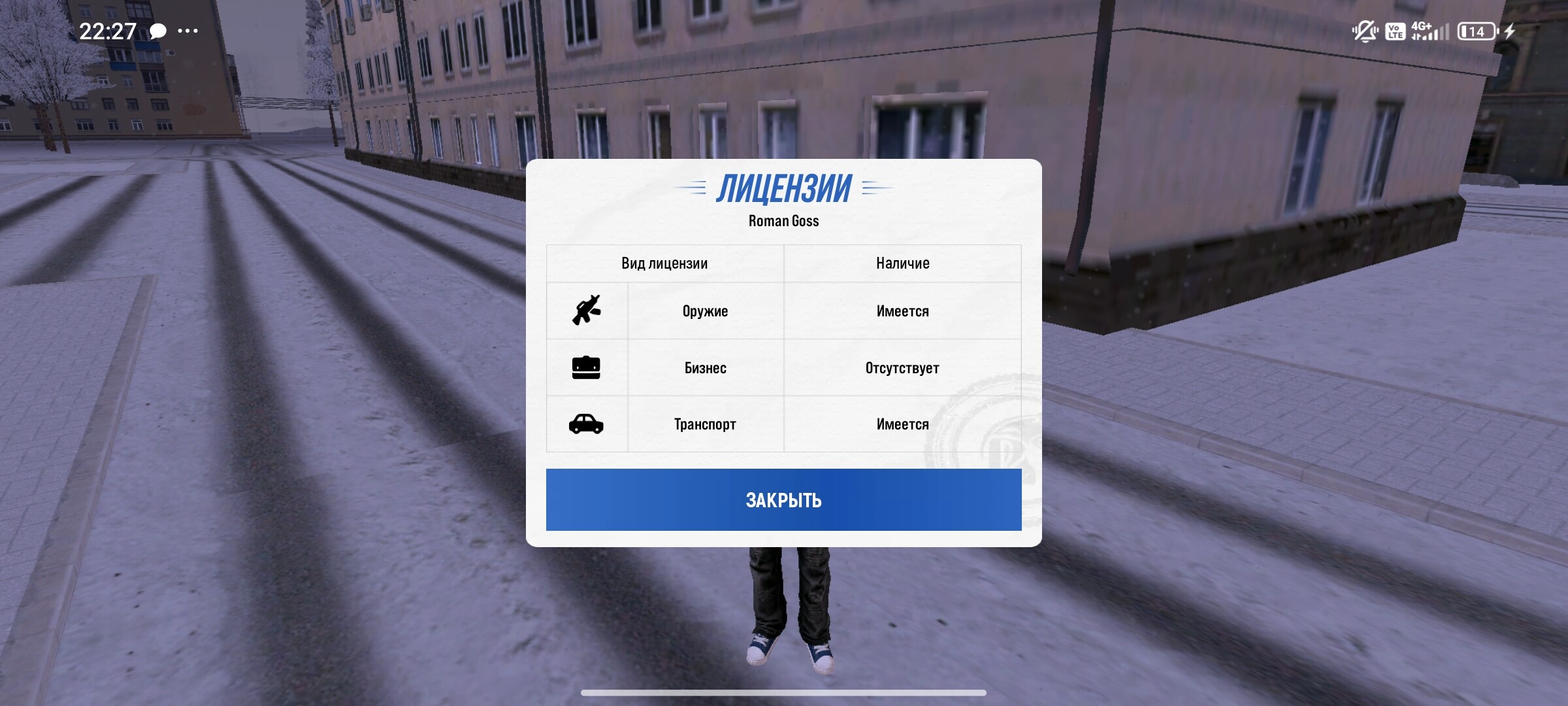Click the Отсутствует status for Бизнес
The width and height of the screenshot is (1568, 706).
[902, 367]
